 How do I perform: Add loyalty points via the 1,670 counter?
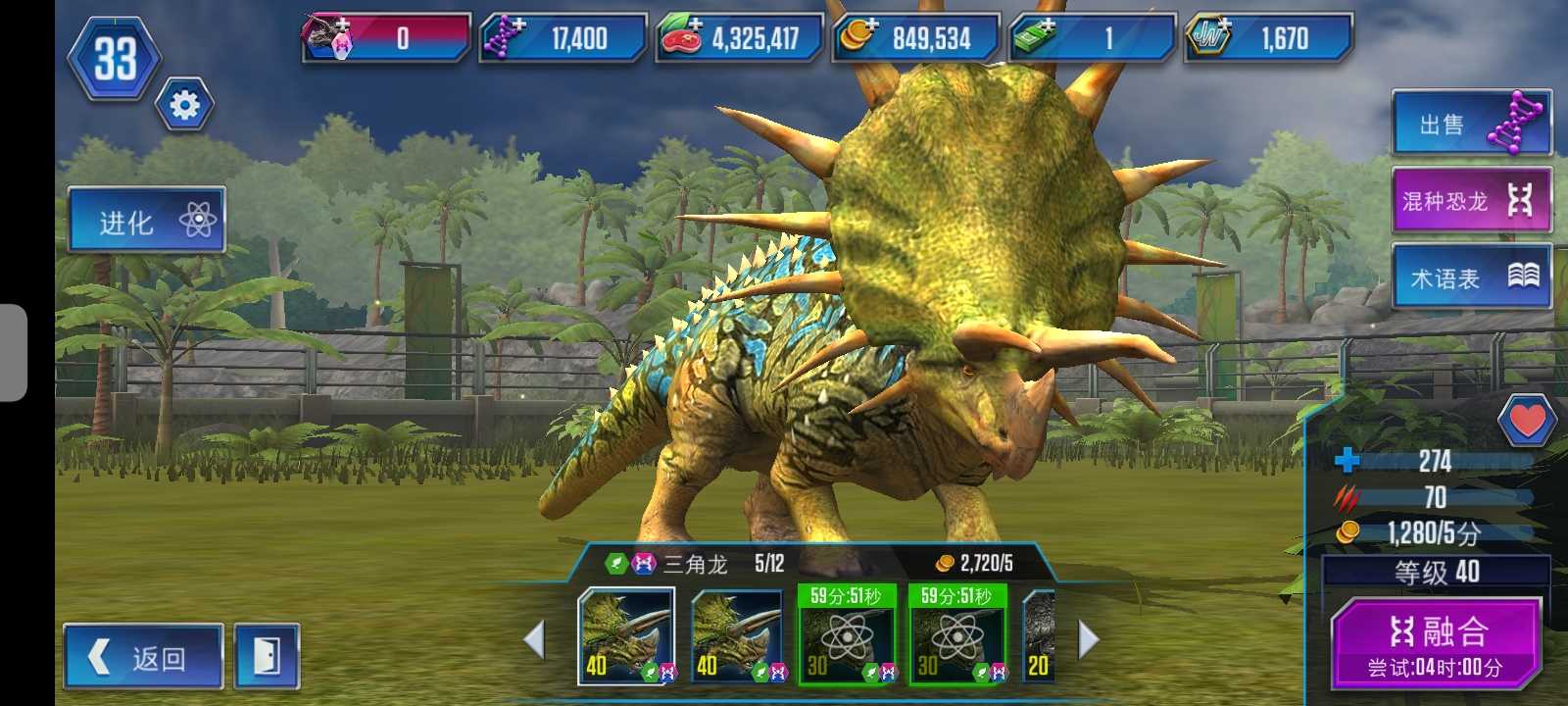(1268, 38)
